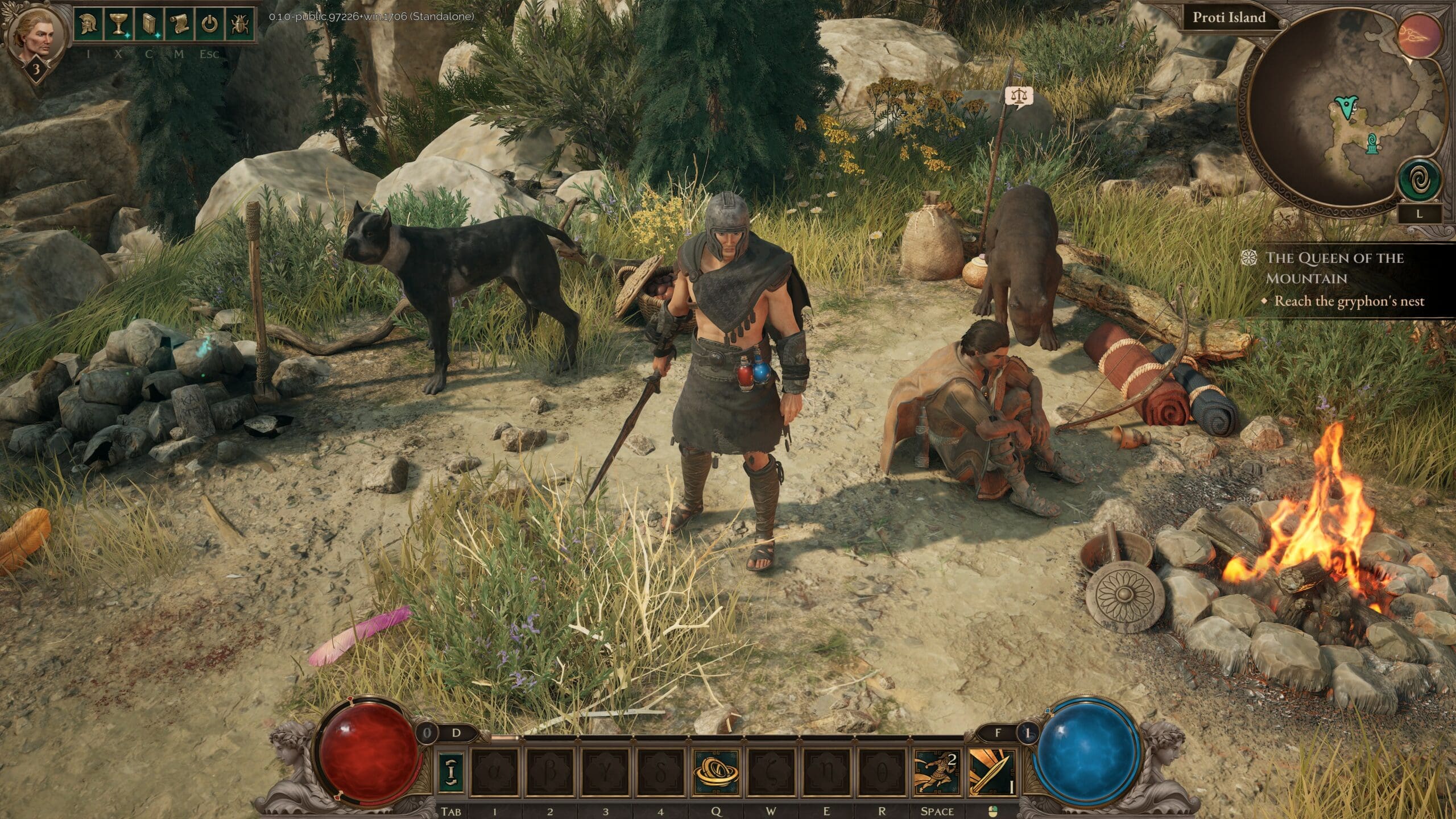1456x819 pixels.
Task: Activate the golden rings ability
Action: coord(715,771)
